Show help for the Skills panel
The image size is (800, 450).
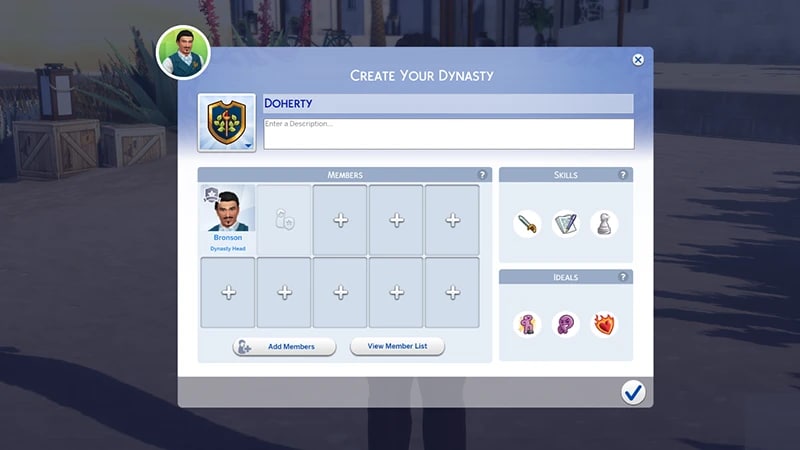623,175
